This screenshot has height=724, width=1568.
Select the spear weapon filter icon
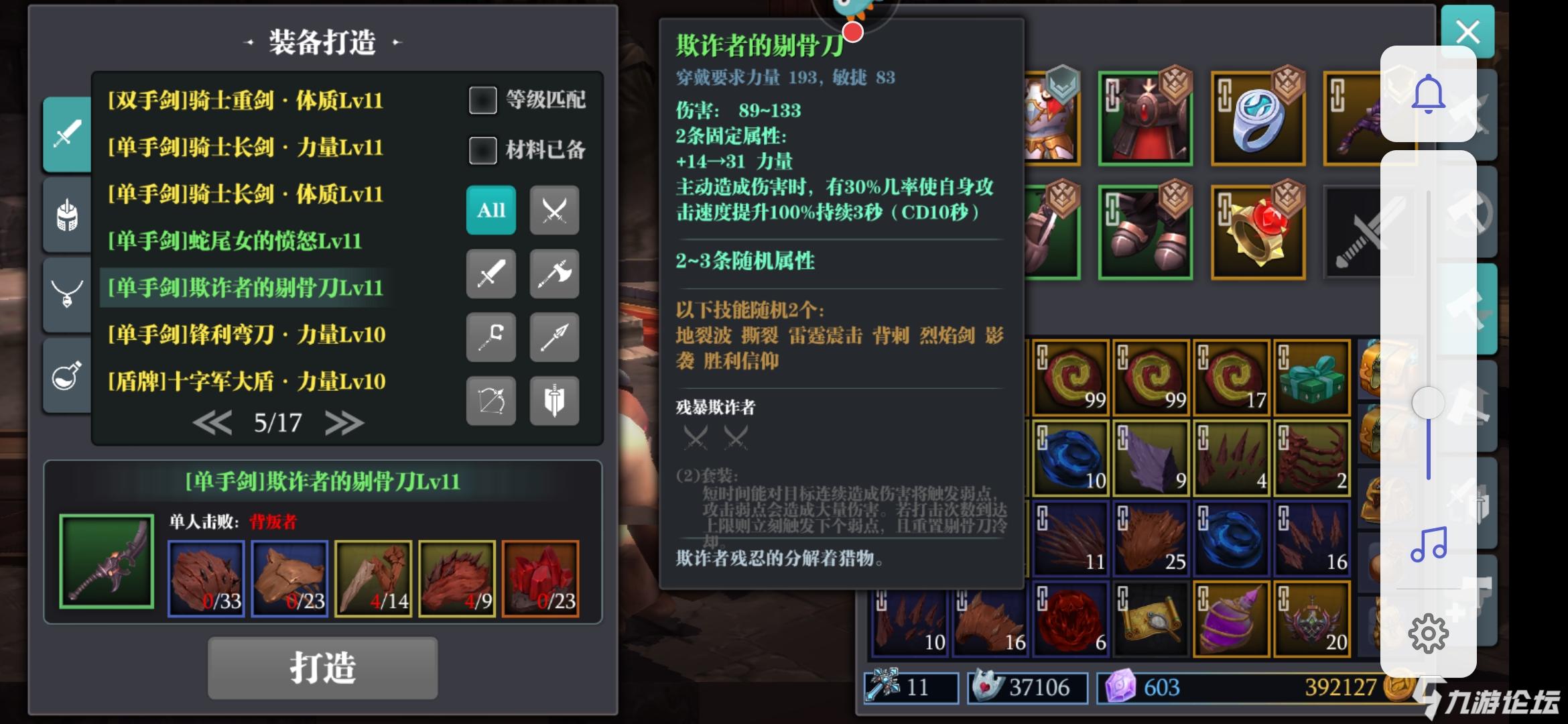553,337
